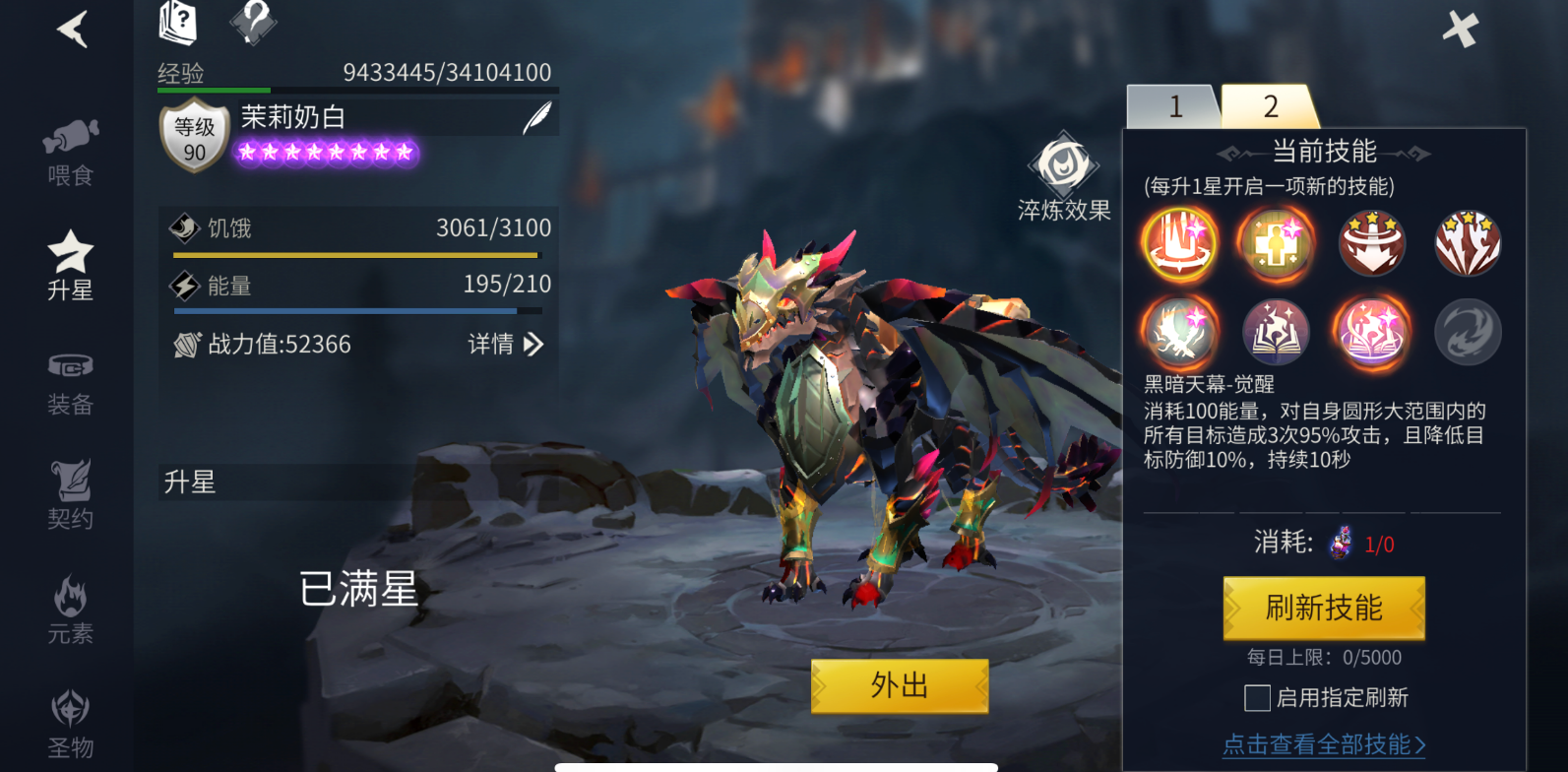Refresh skills with 刷新技能 button
The image size is (1568, 772).
pyautogui.click(x=1324, y=608)
